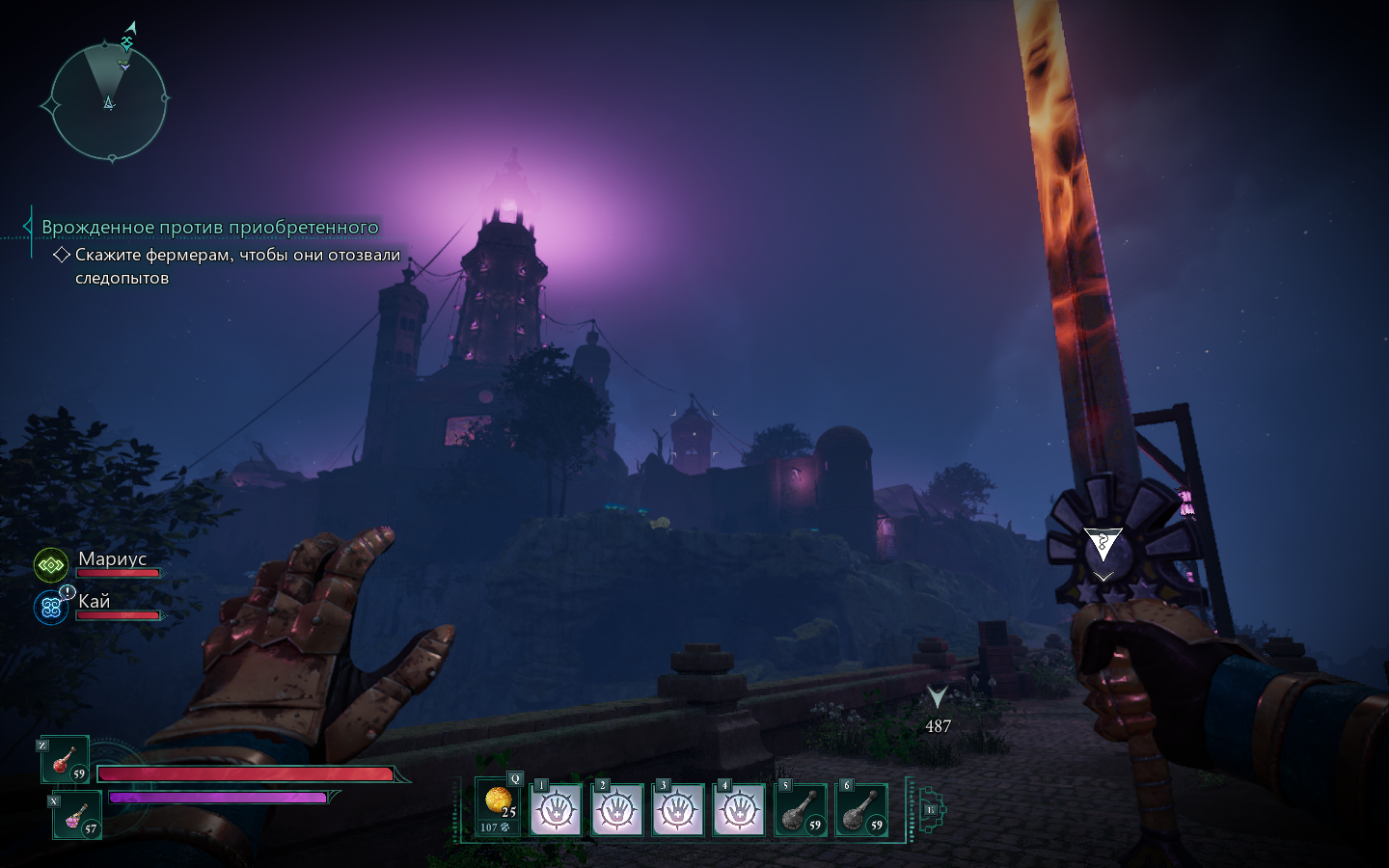Use the red health potion slot
Image resolution: width=1389 pixels, height=868 pixels.
[66, 761]
